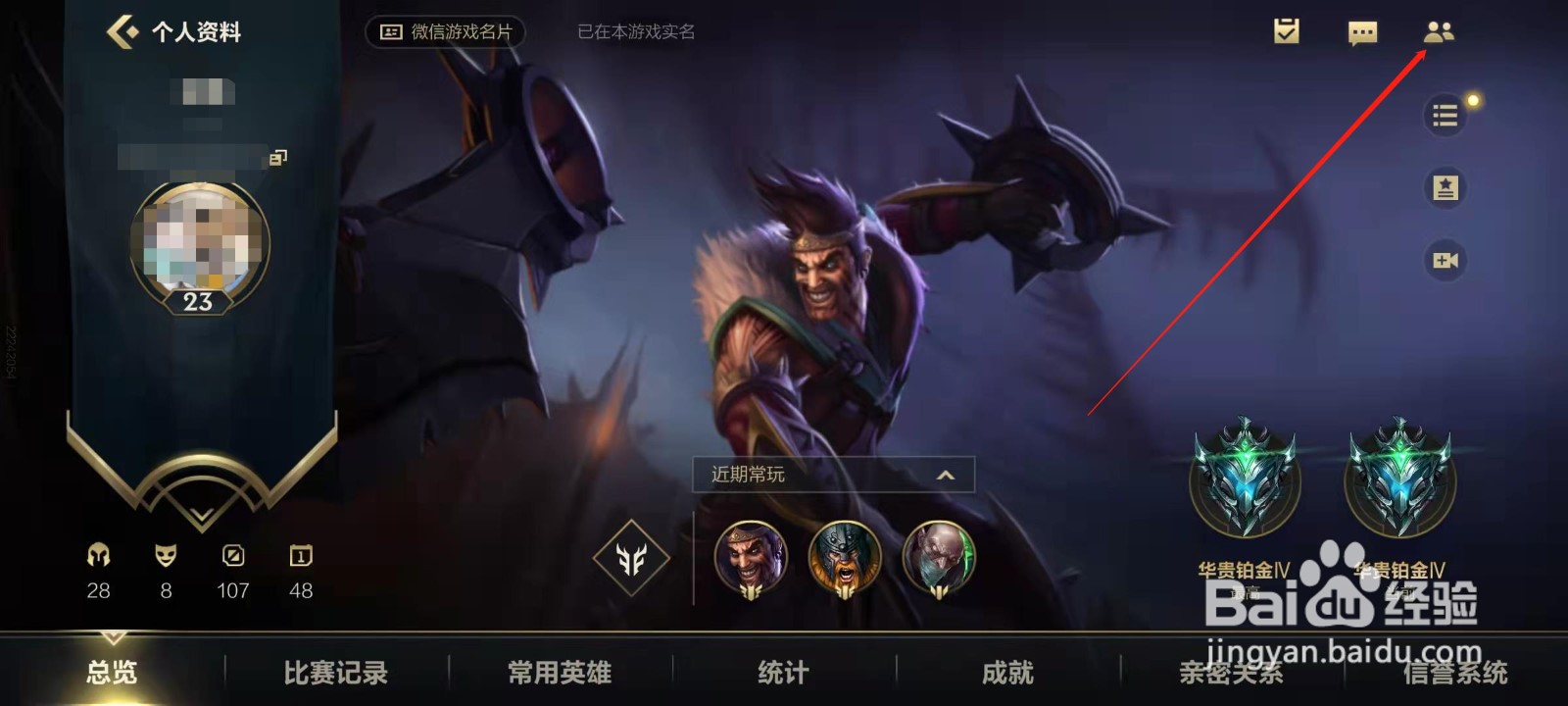This screenshot has width=1568, height=706.
Task: Copy the player name with the copy icon
Action: click(277, 157)
